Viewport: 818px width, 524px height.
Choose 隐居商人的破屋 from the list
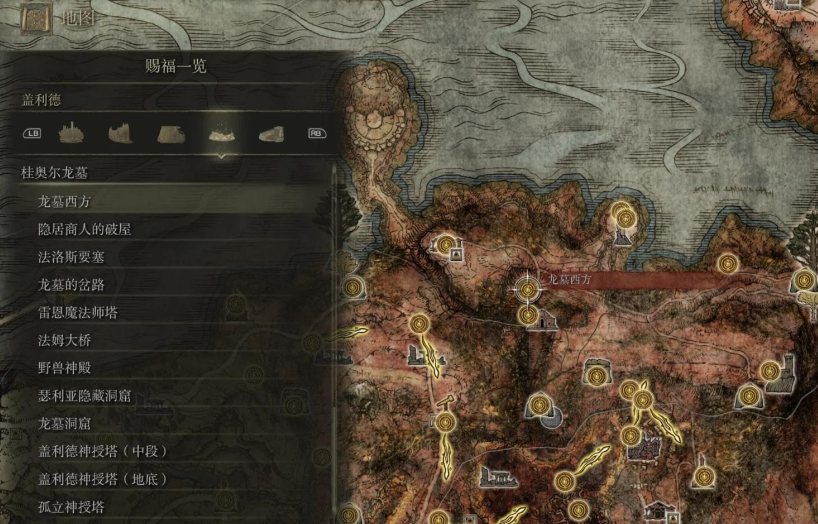[85, 229]
